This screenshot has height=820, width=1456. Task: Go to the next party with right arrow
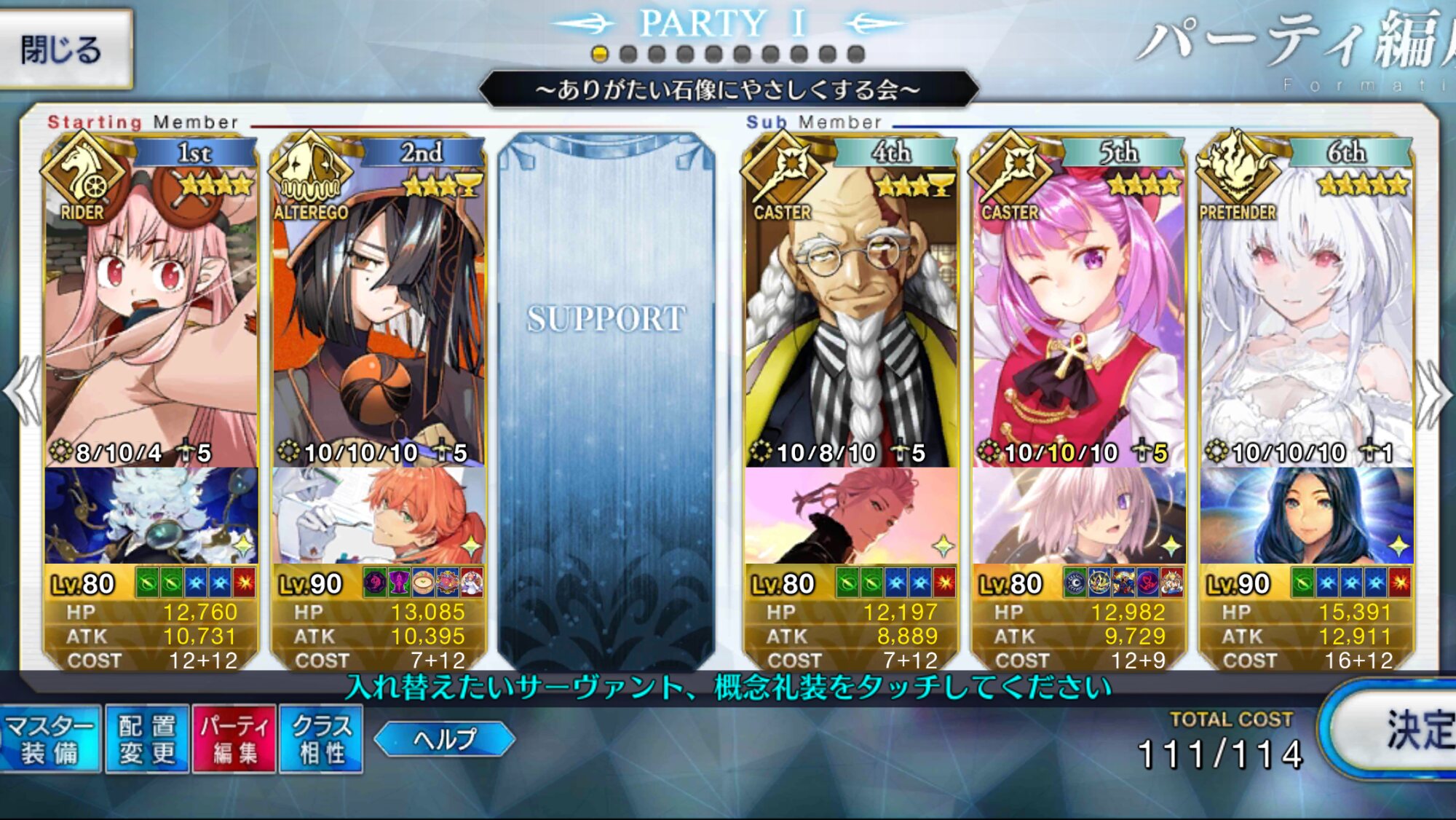(x=1433, y=392)
